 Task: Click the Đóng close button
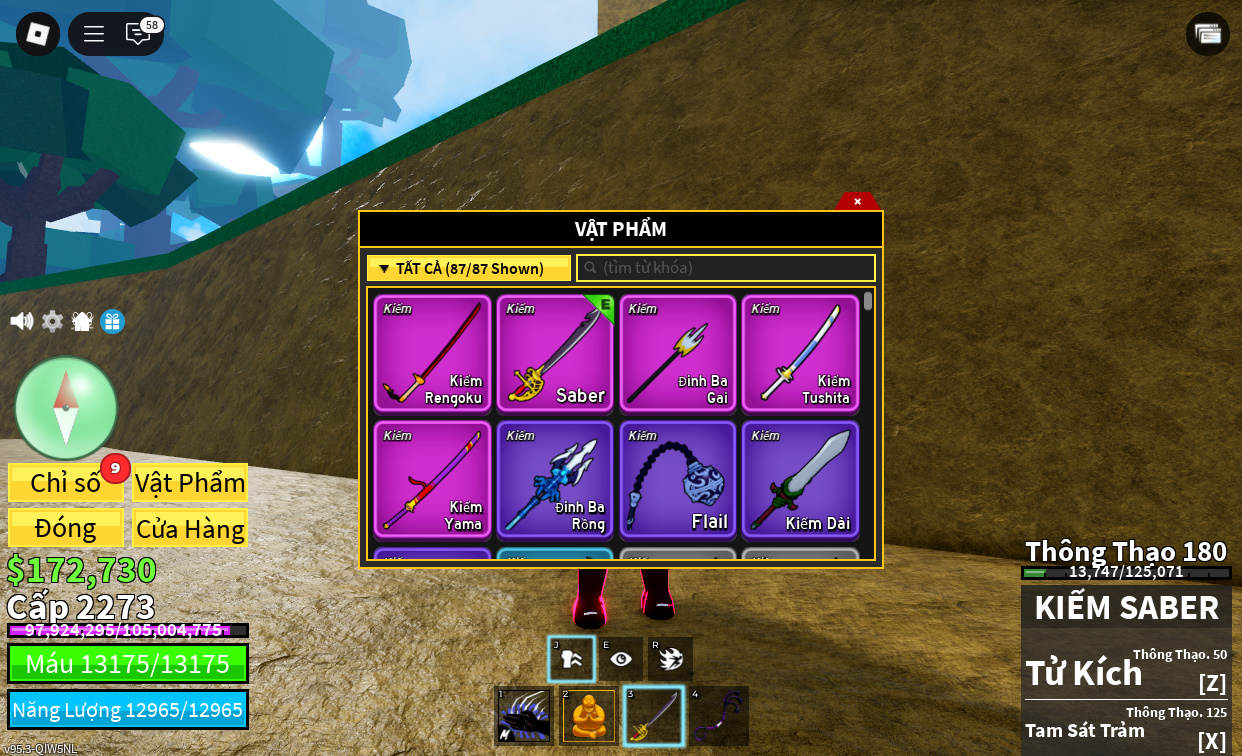pos(66,528)
